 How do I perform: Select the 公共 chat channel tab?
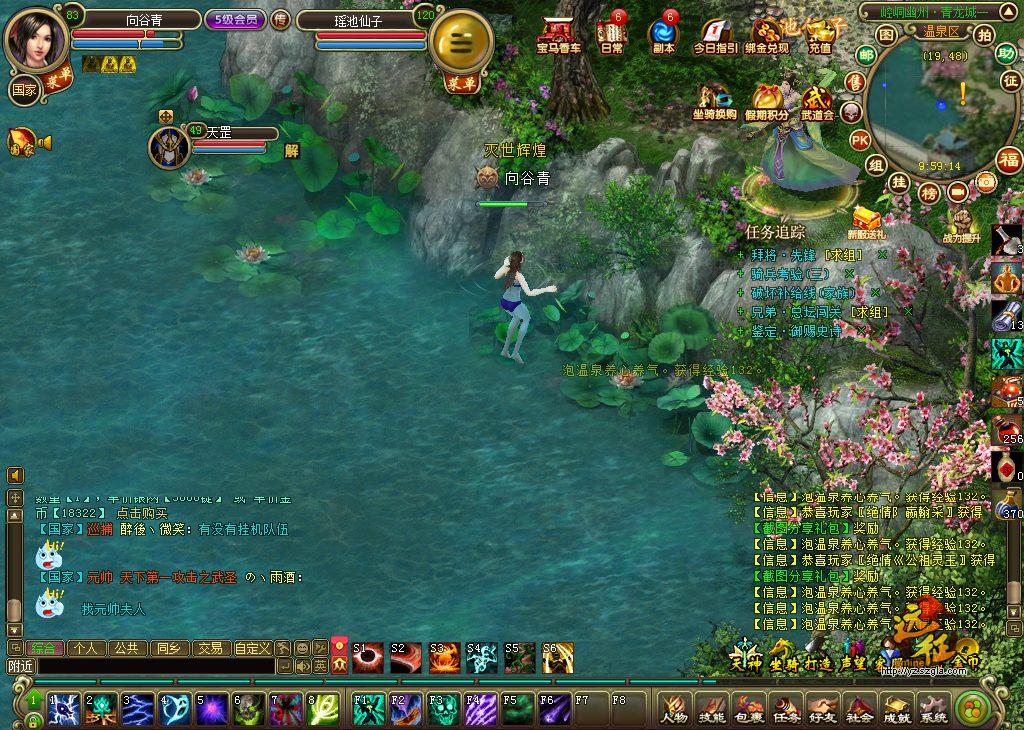(127, 648)
